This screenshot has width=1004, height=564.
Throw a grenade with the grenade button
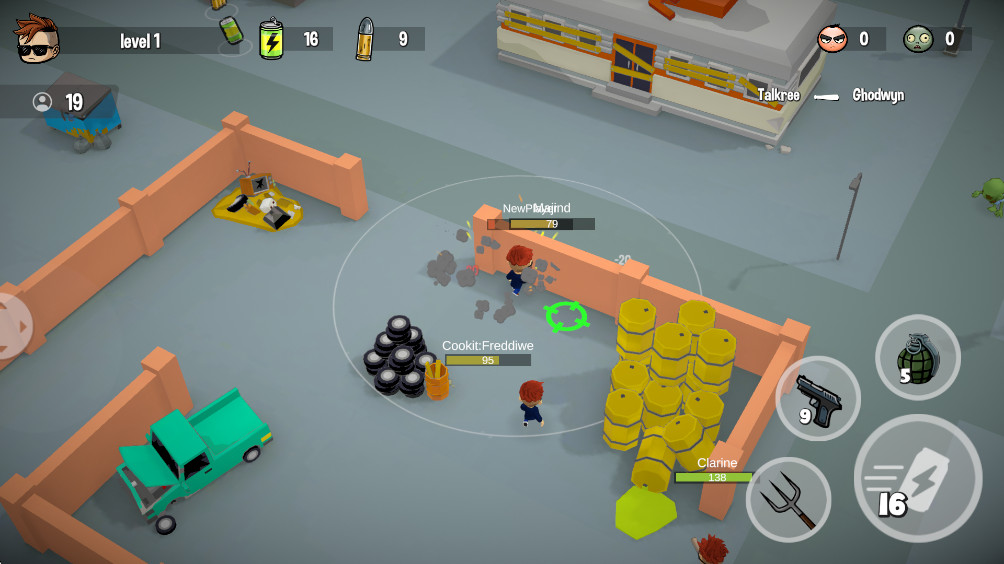coord(917,357)
